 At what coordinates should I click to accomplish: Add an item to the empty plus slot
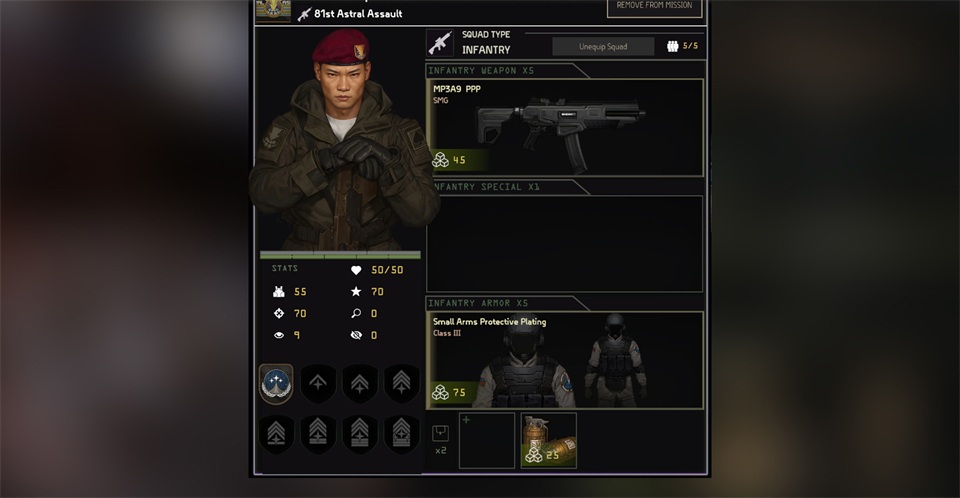(x=487, y=440)
